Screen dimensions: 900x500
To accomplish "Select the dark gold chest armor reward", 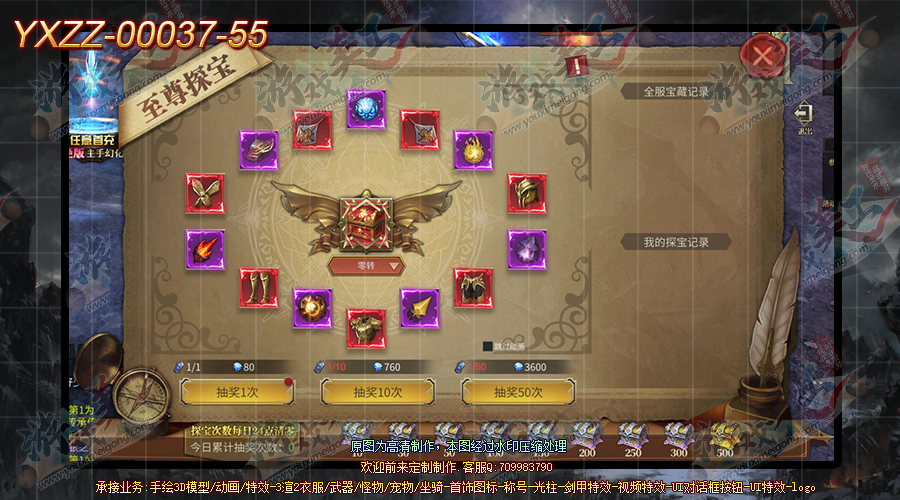I will 474,287.
